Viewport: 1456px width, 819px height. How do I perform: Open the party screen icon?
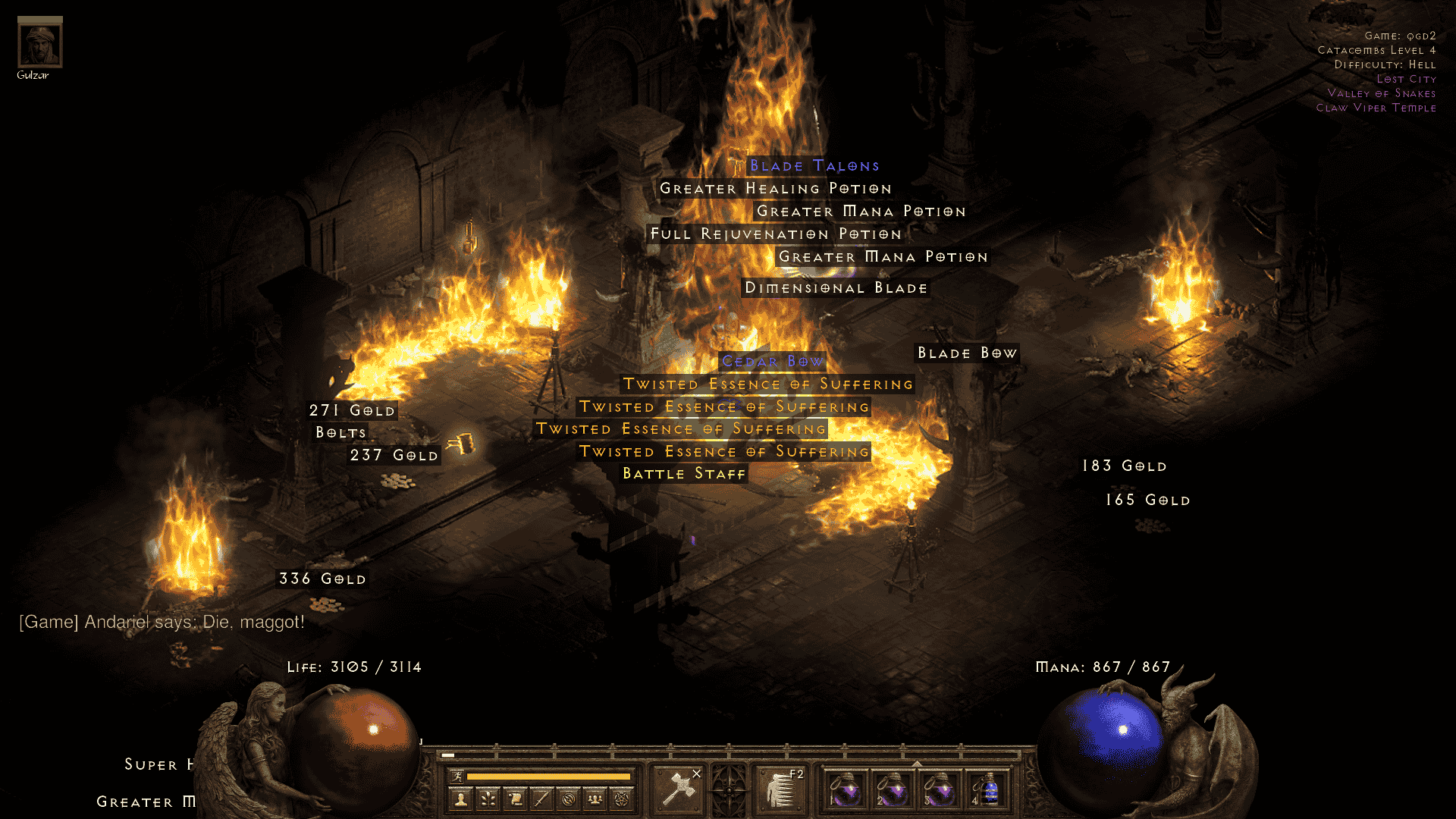594,799
